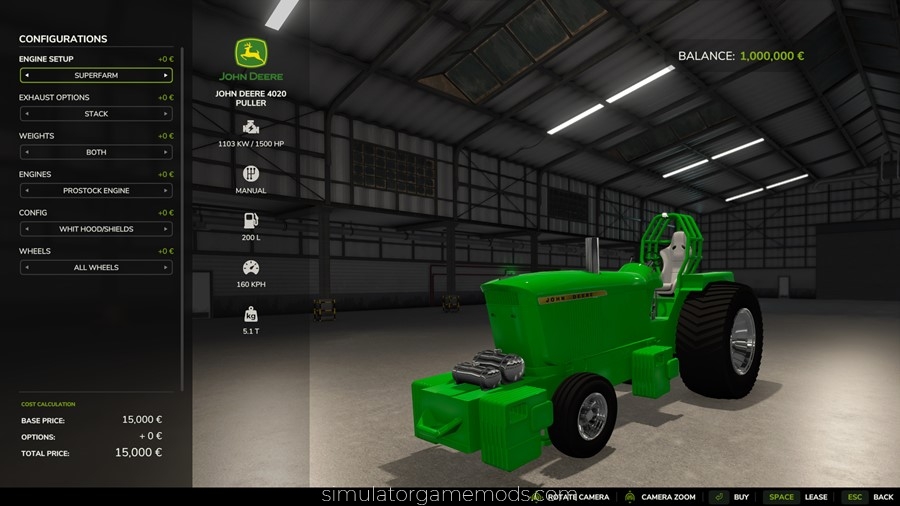The width and height of the screenshot is (900, 506).
Task: Advance Weights selector past Both
Action: coord(166,152)
